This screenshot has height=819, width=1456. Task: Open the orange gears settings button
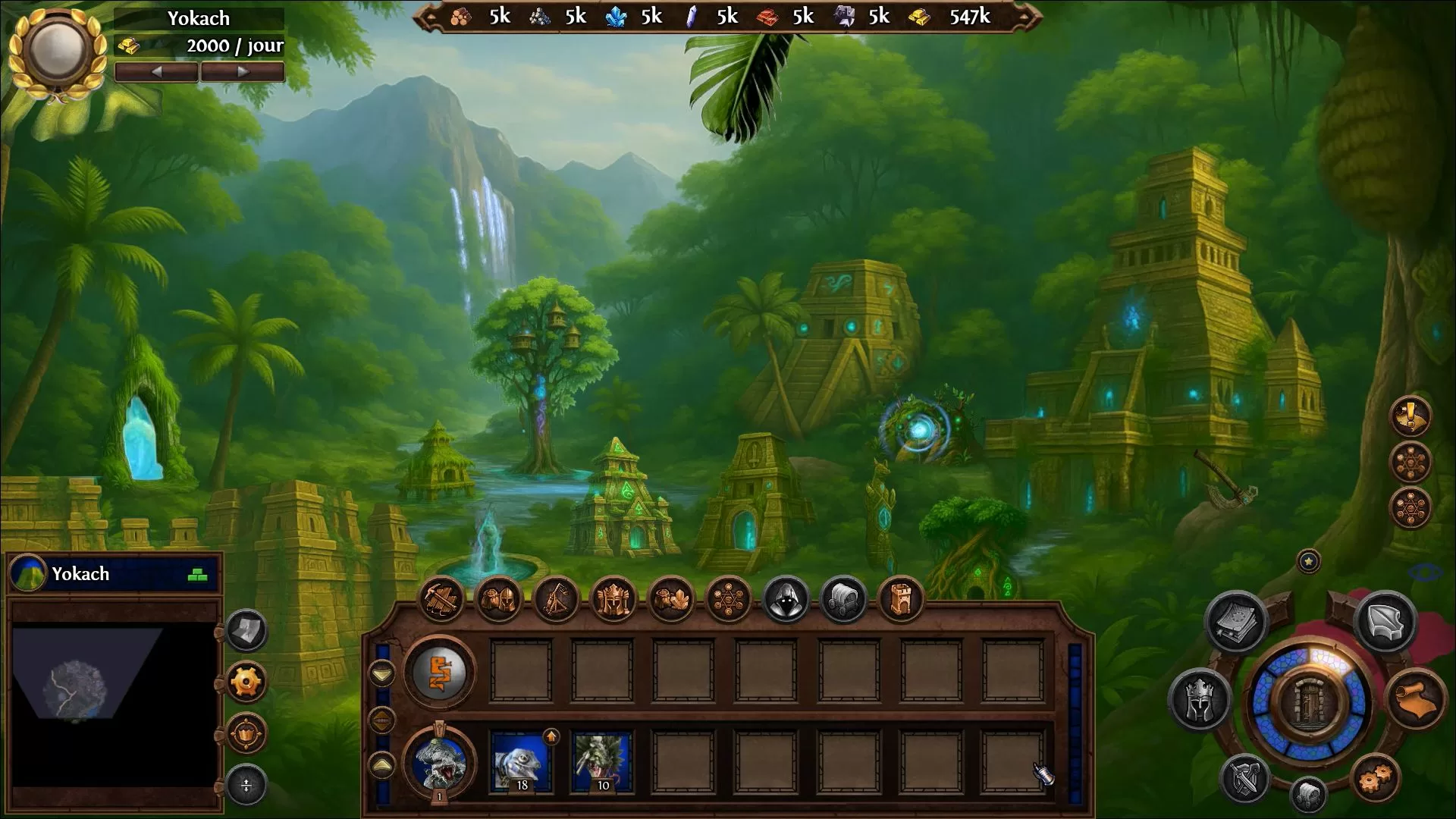1376,778
